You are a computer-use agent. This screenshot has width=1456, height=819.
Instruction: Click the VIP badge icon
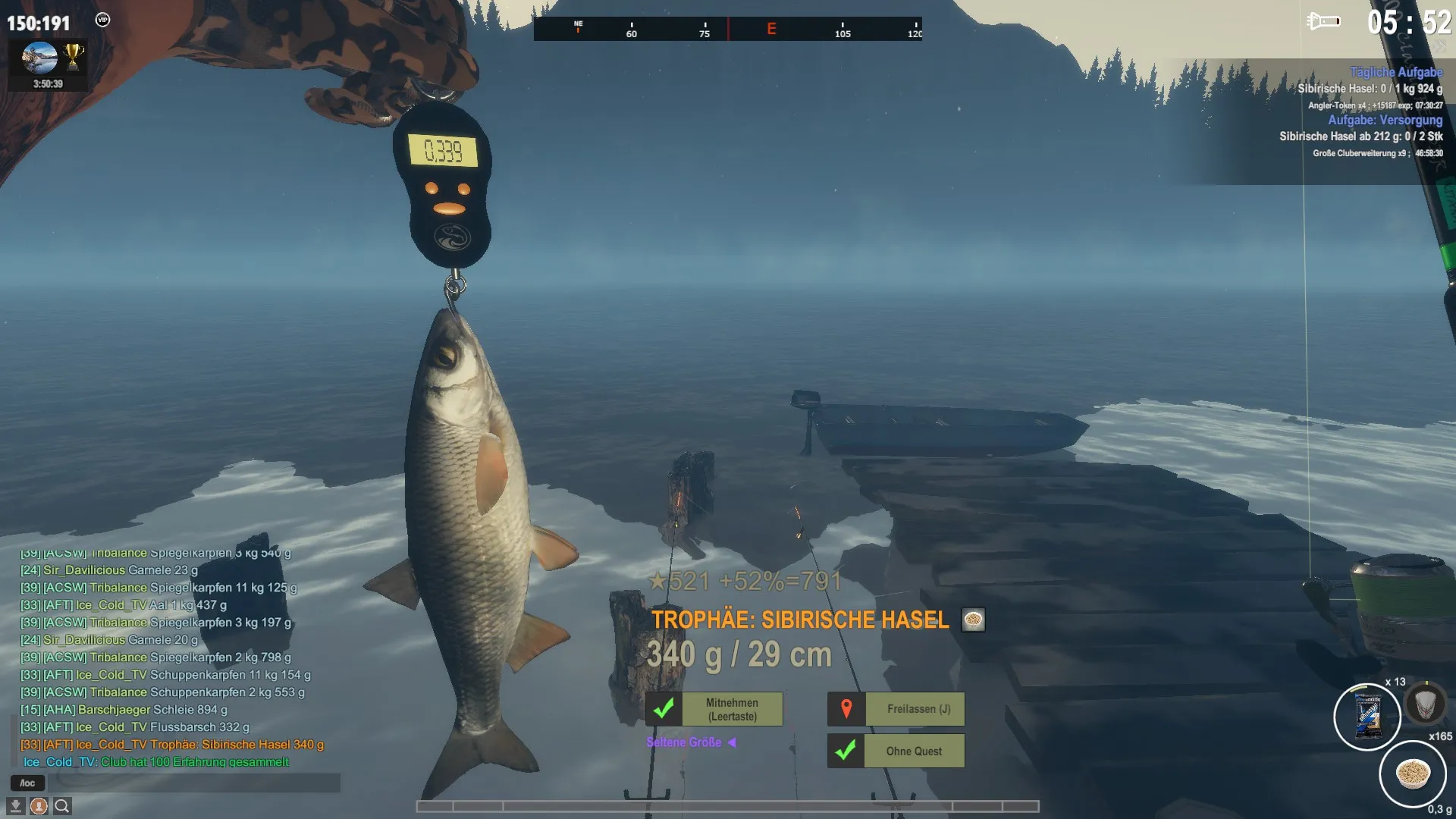point(102,20)
